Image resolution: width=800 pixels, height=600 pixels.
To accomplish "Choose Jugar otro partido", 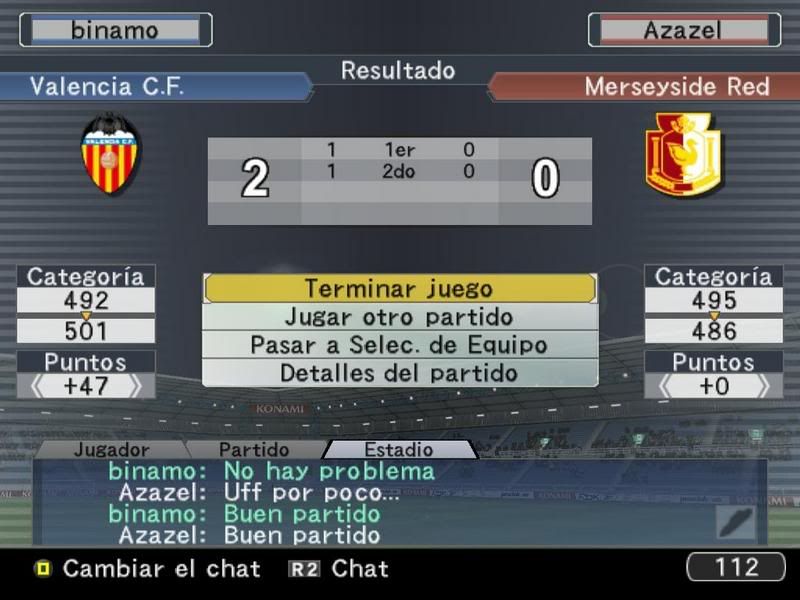I will [399, 317].
